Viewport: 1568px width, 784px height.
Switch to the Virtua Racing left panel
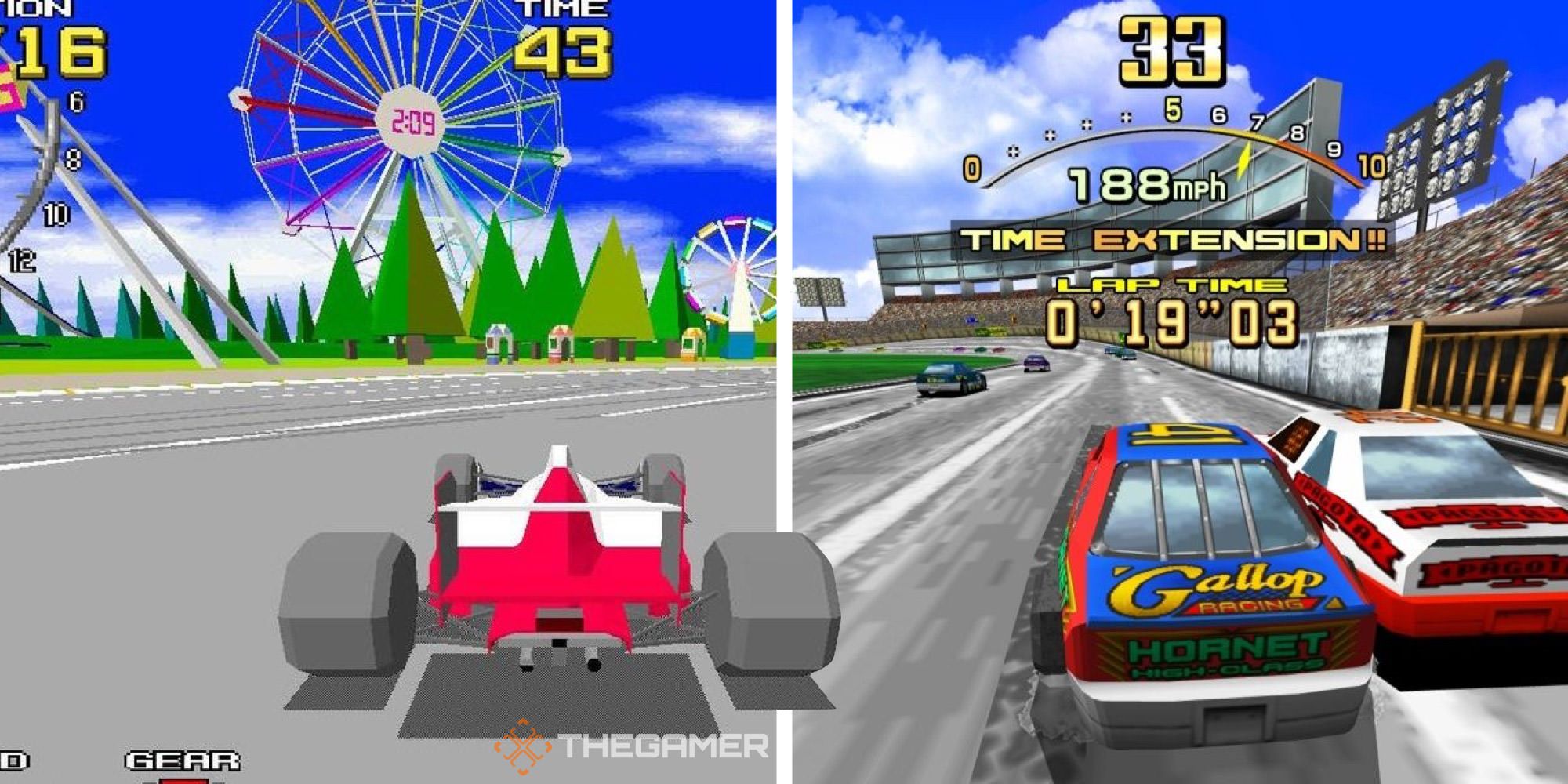click(384, 392)
